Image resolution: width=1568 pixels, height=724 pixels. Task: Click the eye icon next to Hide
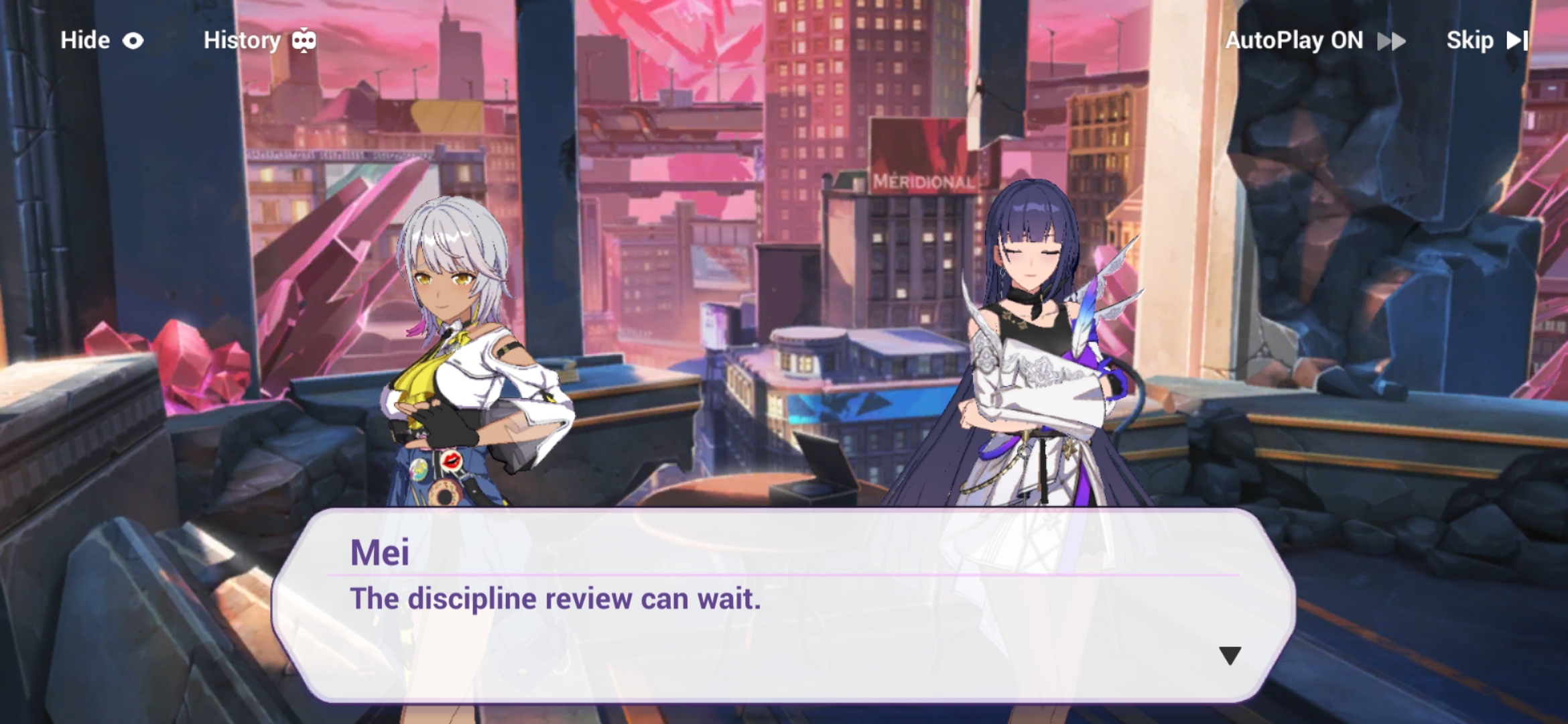(133, 40)
